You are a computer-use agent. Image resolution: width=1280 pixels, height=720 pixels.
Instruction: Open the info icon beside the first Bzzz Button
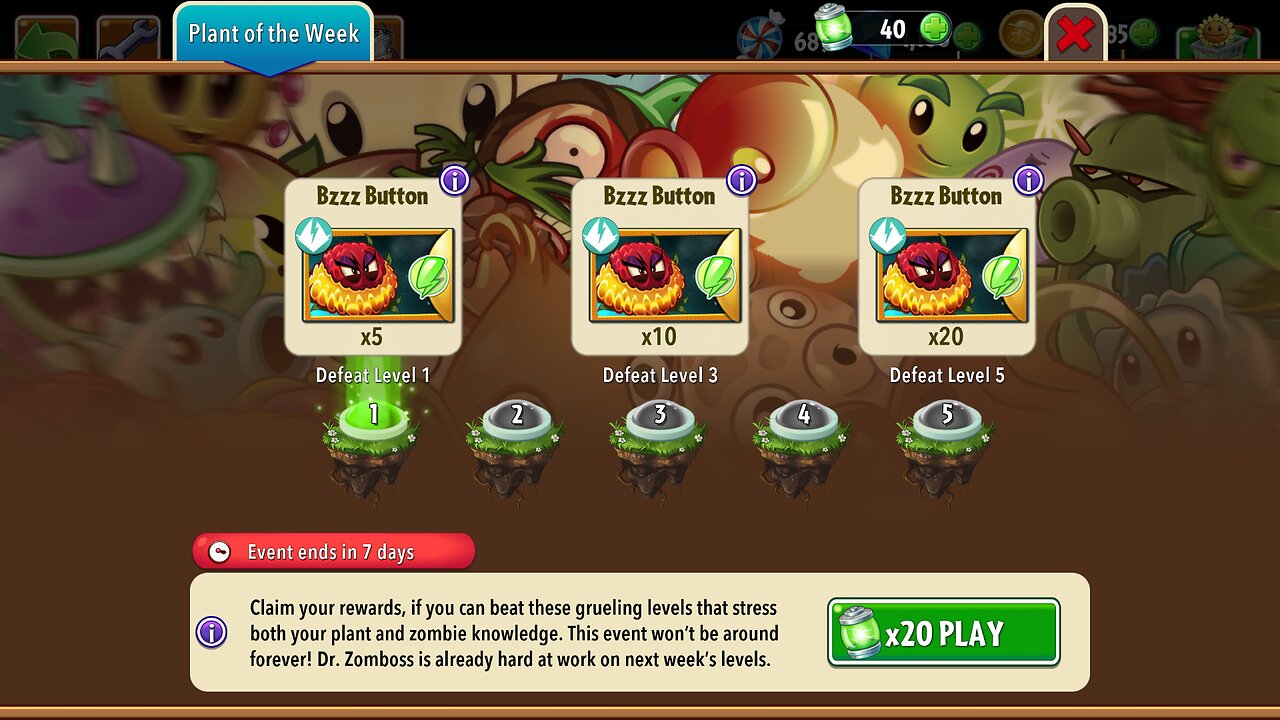coord(452,180)
